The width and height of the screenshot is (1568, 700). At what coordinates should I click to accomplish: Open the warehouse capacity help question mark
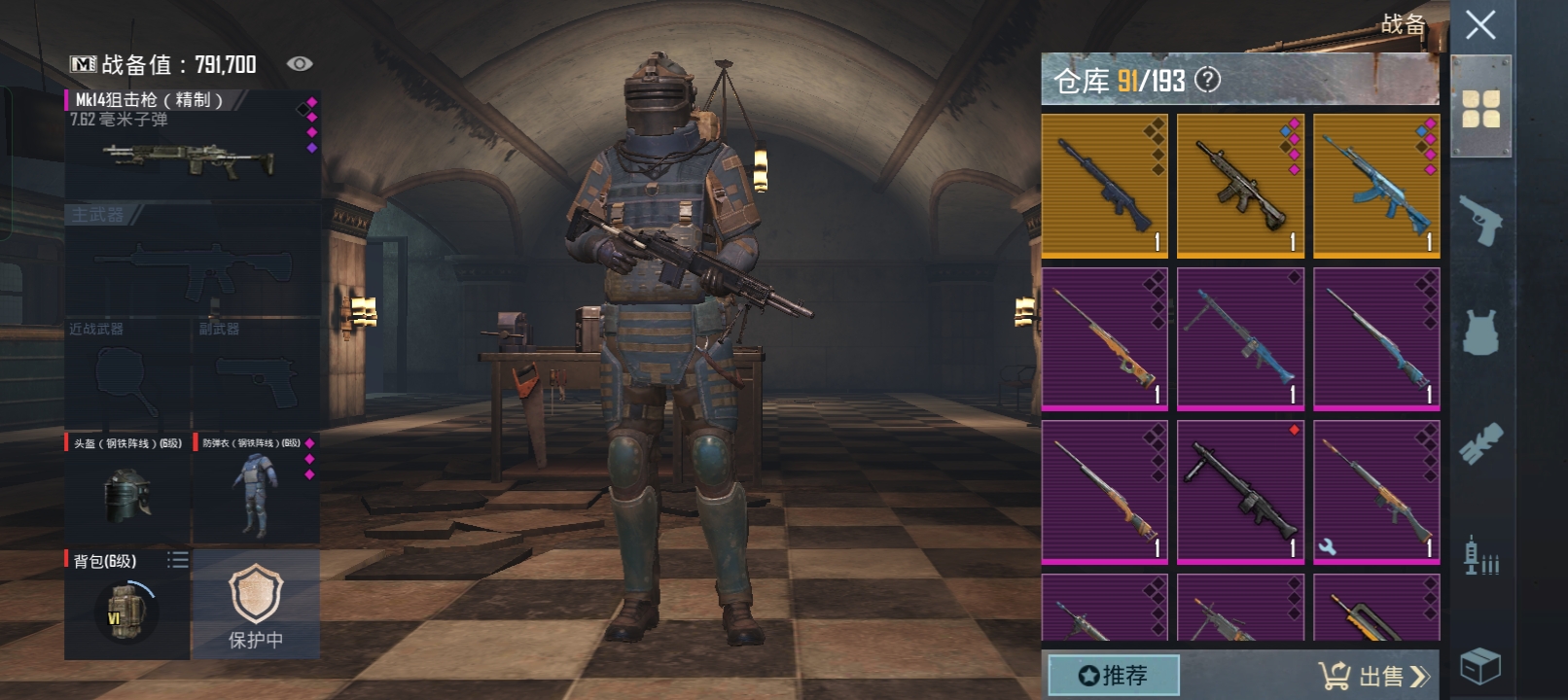pyautogui.click(x=1207, y=80)
